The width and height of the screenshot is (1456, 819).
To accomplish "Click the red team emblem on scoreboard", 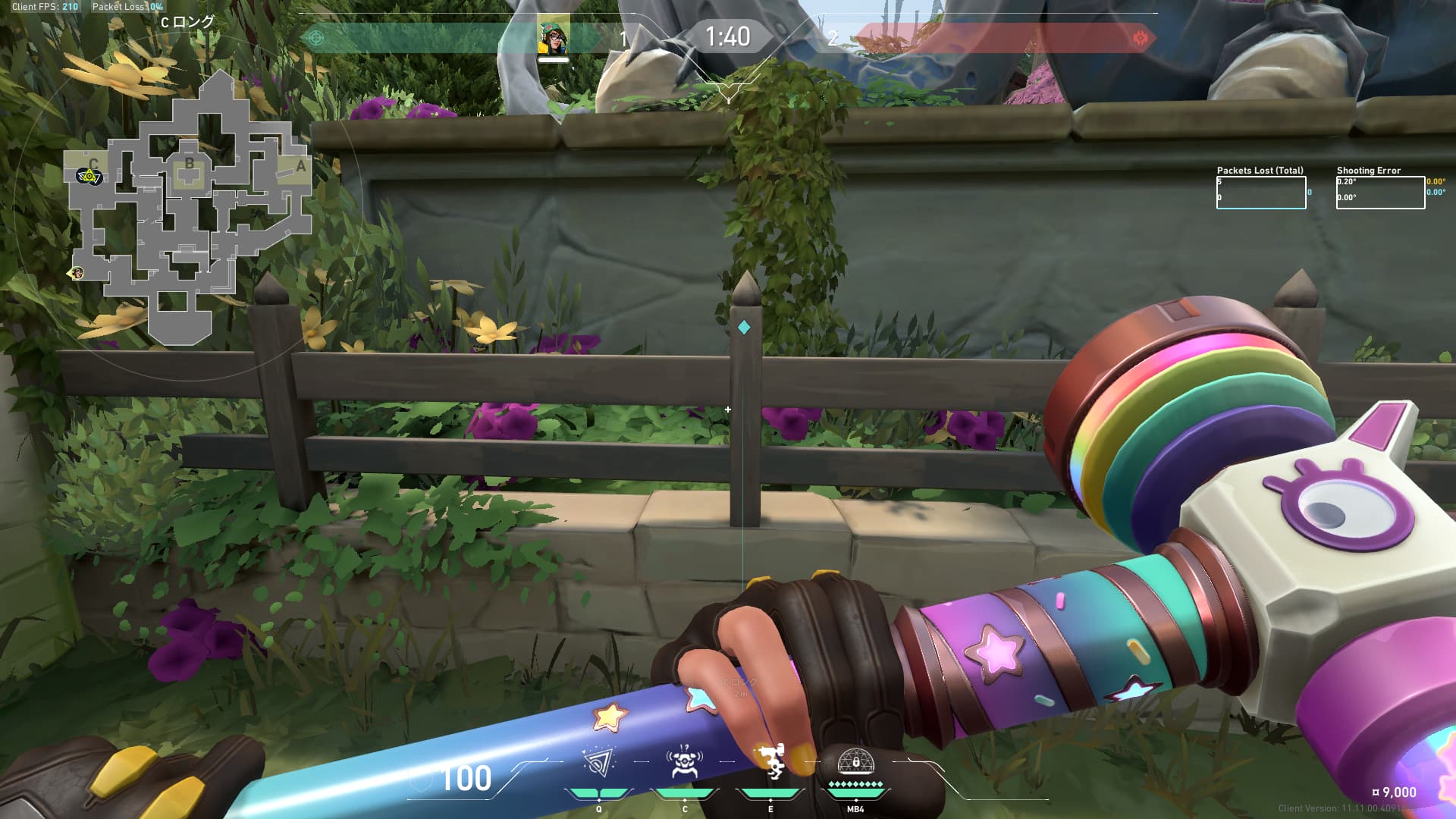I will click(x=1139, y=38).
